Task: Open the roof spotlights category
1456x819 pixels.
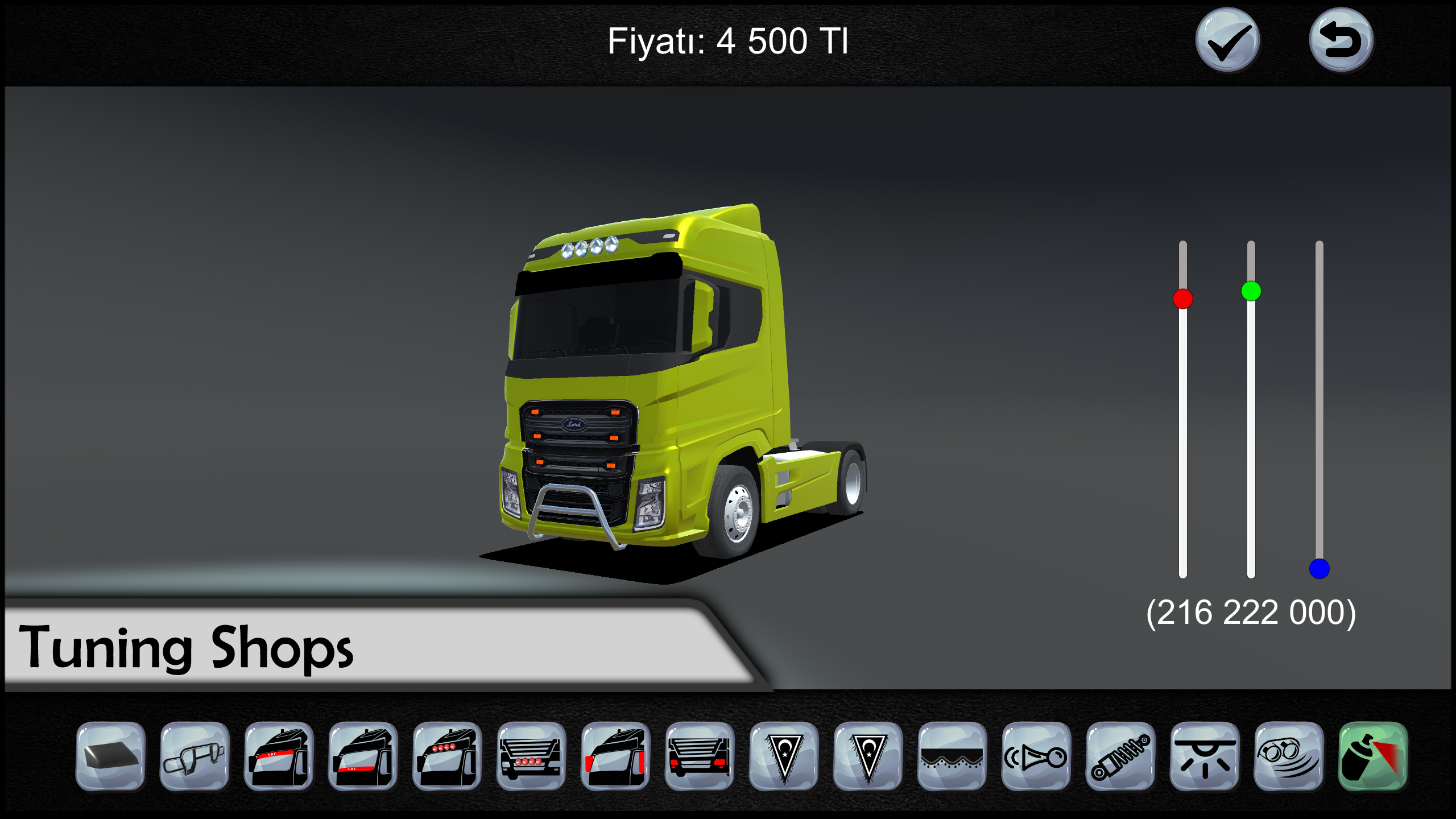Action: click(x=447, y=756)
